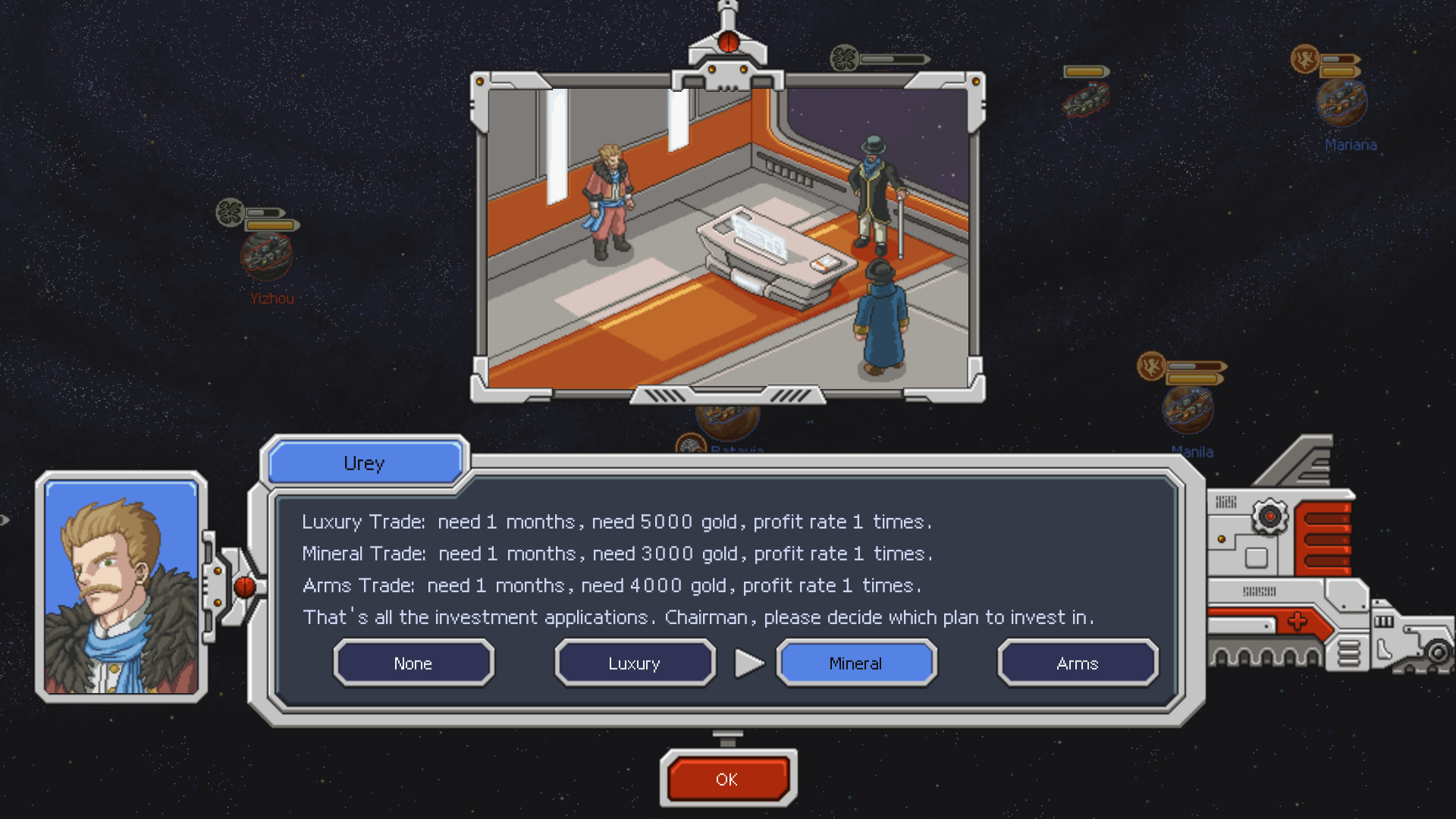Select the Mineral investment option
This screenshot has width=1456, height=819.
855,663
